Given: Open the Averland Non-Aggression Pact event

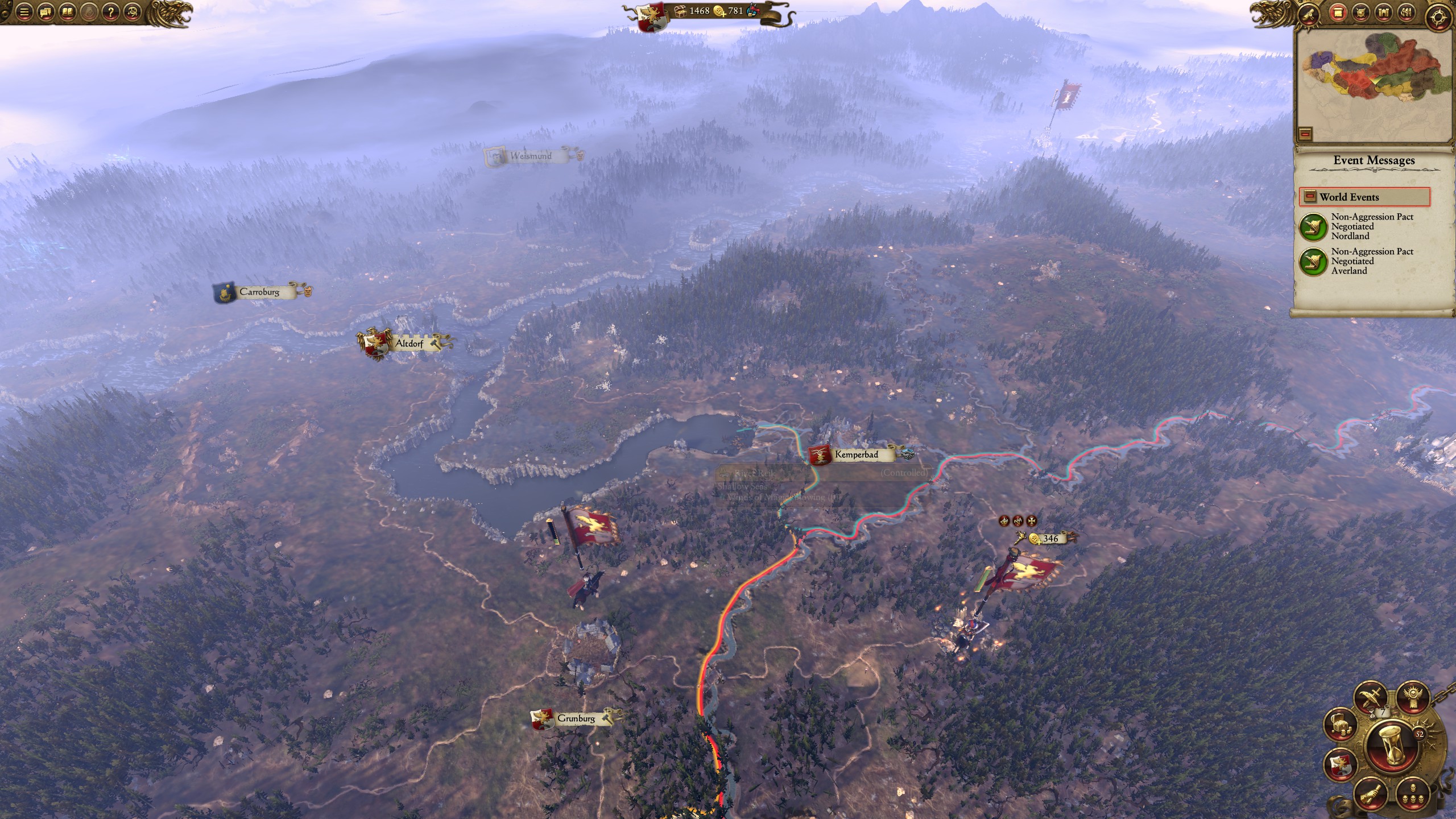Looking at the screenshot, I should click(x=1313, y=261).
